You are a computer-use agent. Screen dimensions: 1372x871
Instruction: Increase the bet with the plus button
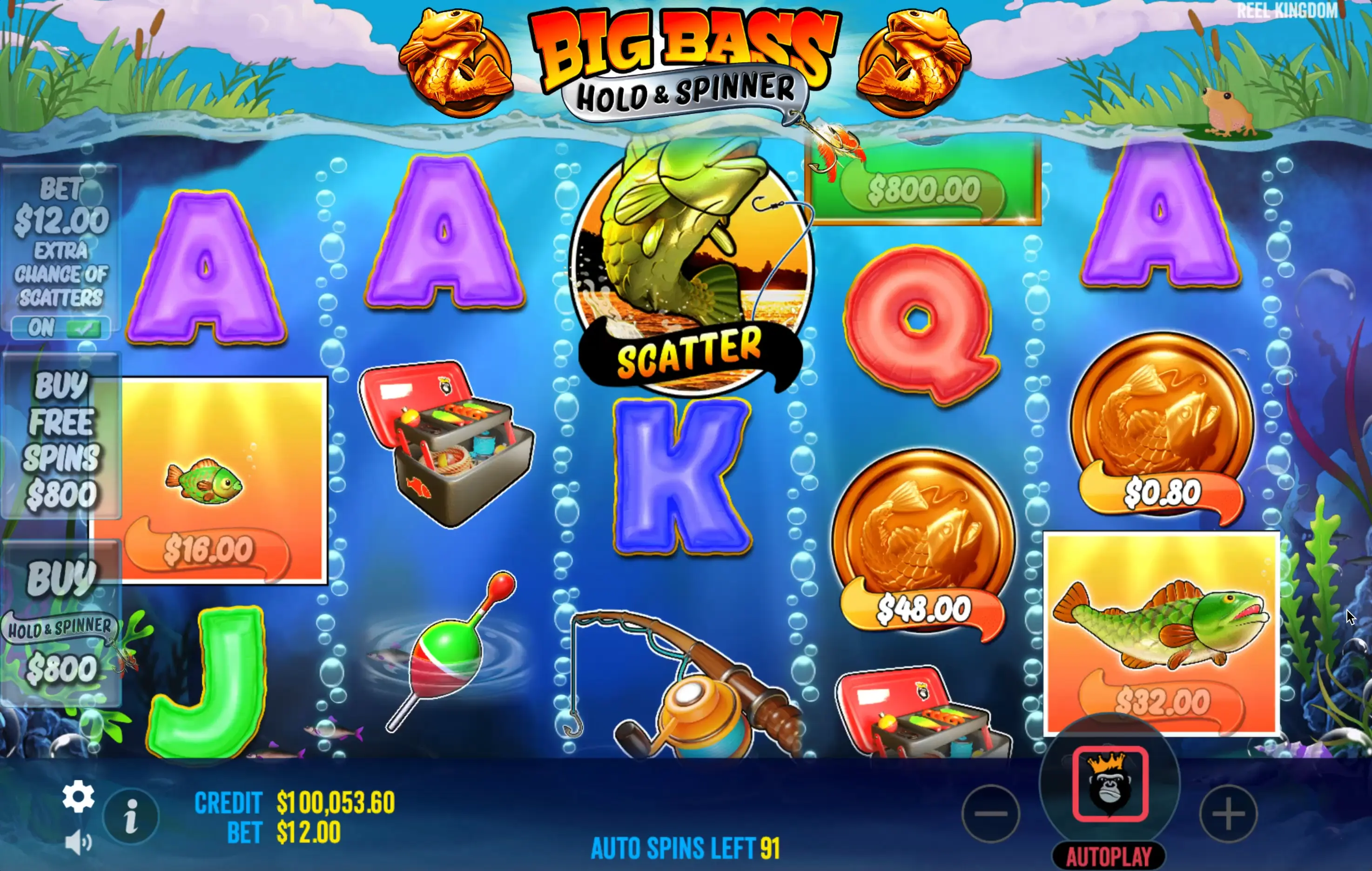[x=1228, y=813]
